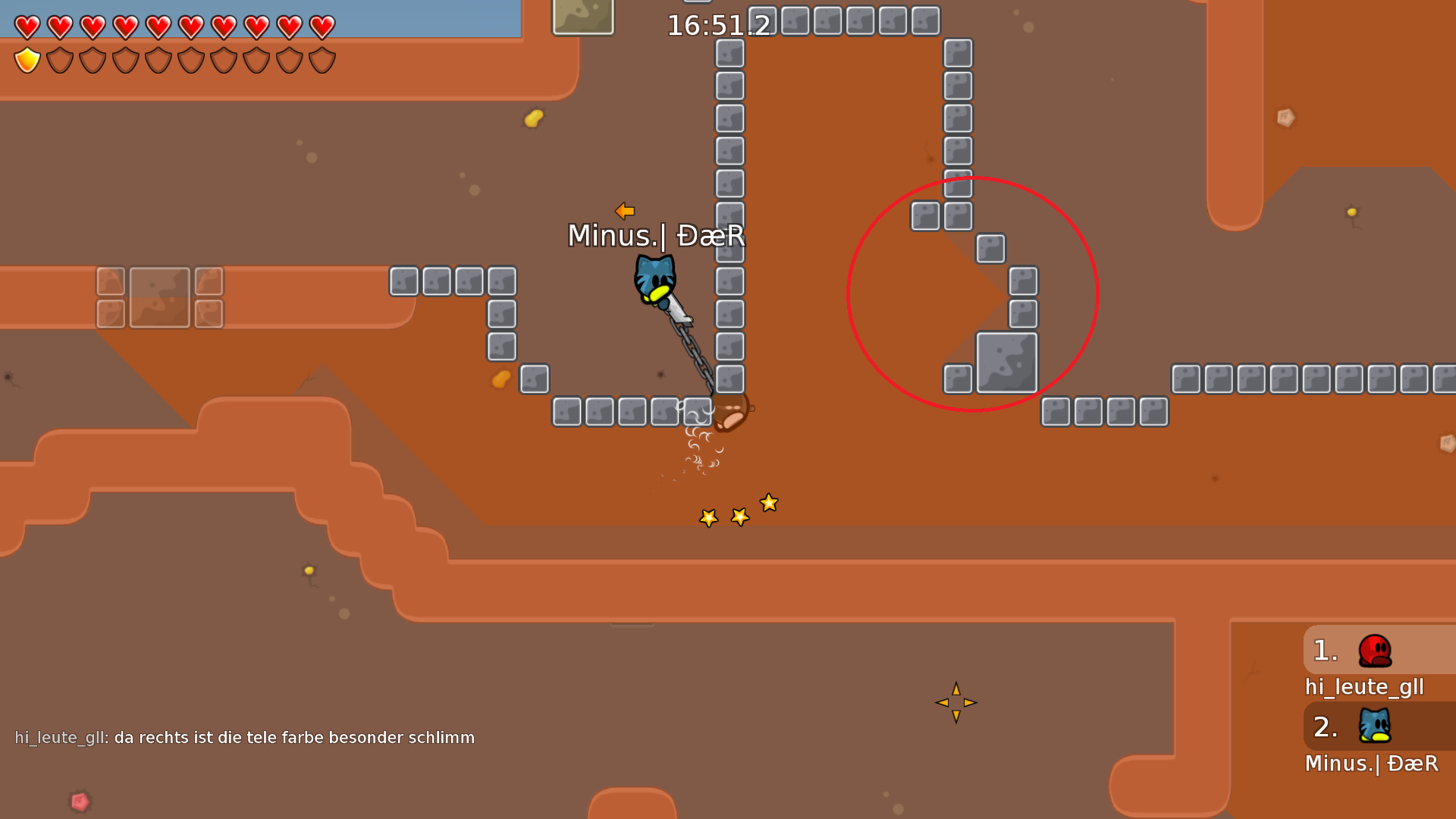This screenshot has height=819, width=1456.
Task: Click the four-pointed spinner marker near the bottom
Action: pyautogui.click(x=957, y=702)
